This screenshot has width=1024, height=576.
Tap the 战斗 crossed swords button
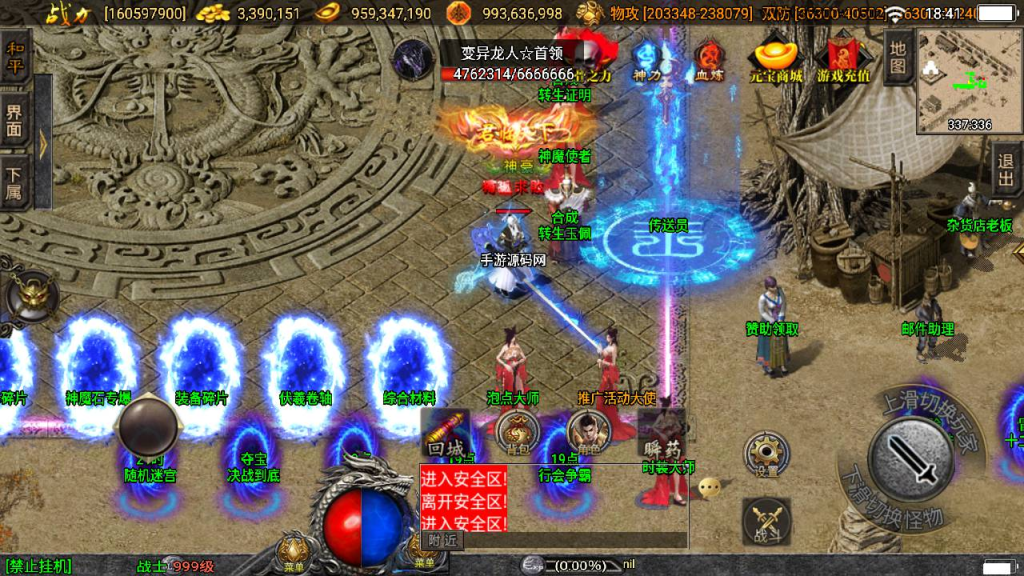point(766,521)
